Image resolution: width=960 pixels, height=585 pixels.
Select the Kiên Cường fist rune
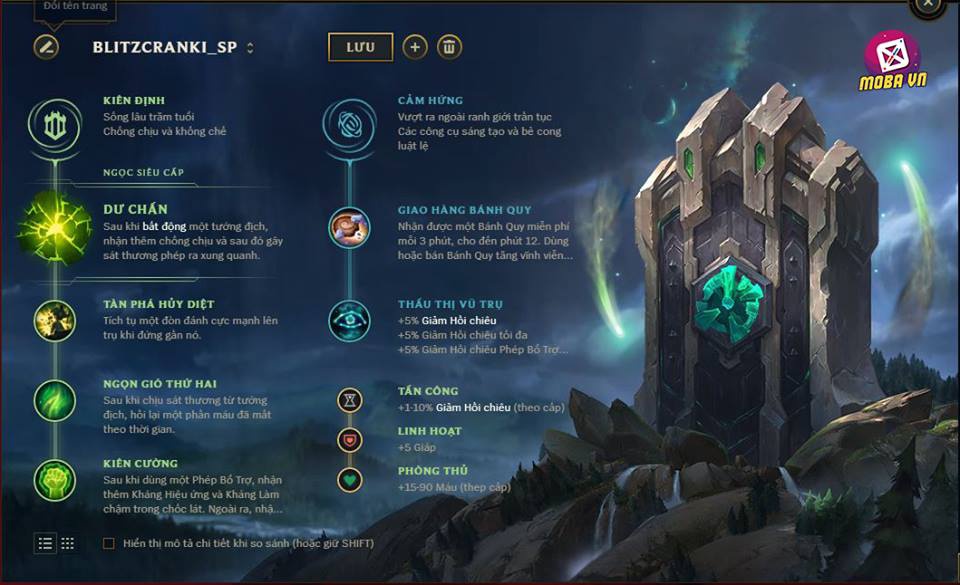pyautogui.click(x=53, y=480)
